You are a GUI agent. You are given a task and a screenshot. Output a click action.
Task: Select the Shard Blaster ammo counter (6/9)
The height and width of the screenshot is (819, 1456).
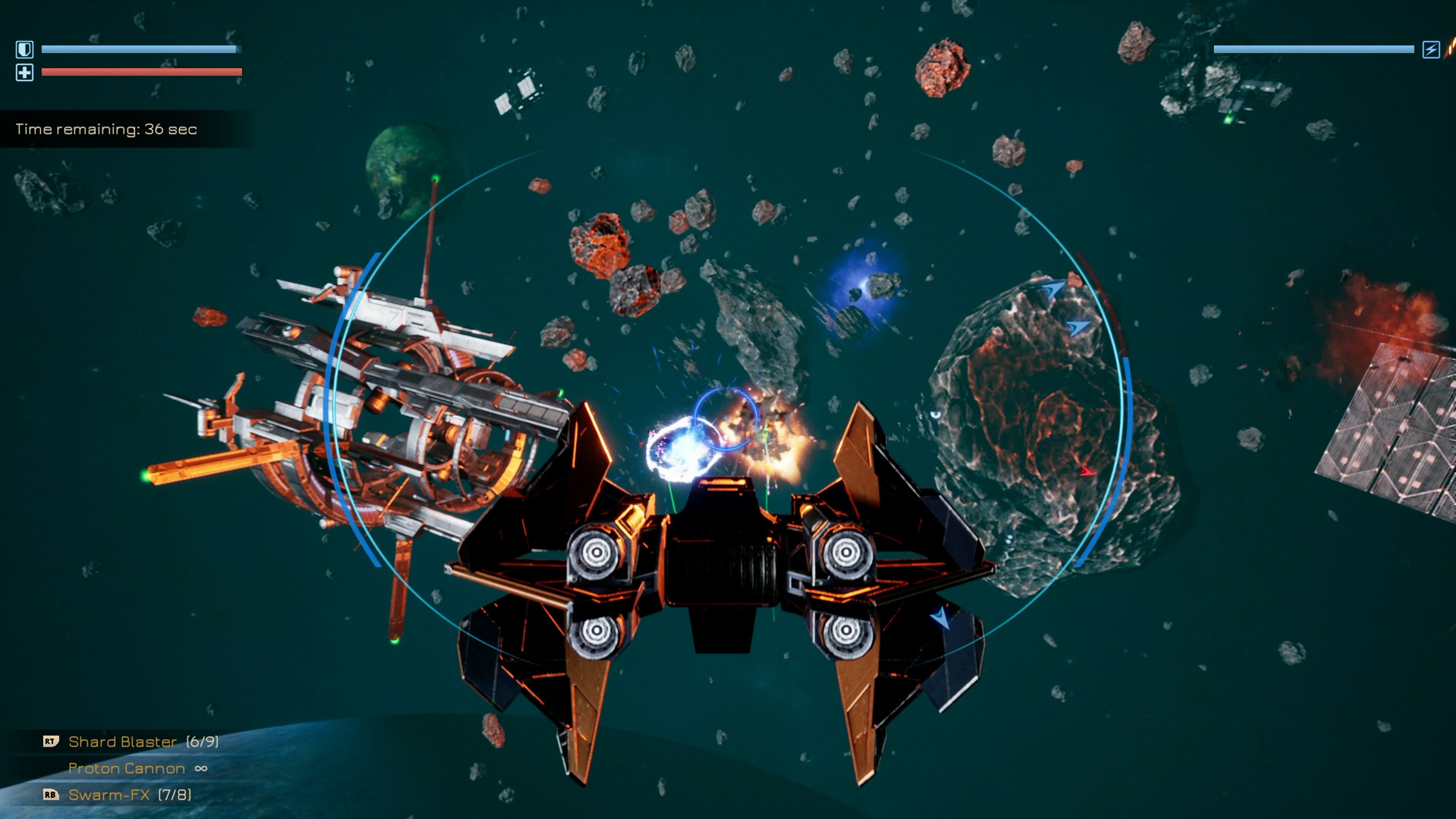(204, 742)
